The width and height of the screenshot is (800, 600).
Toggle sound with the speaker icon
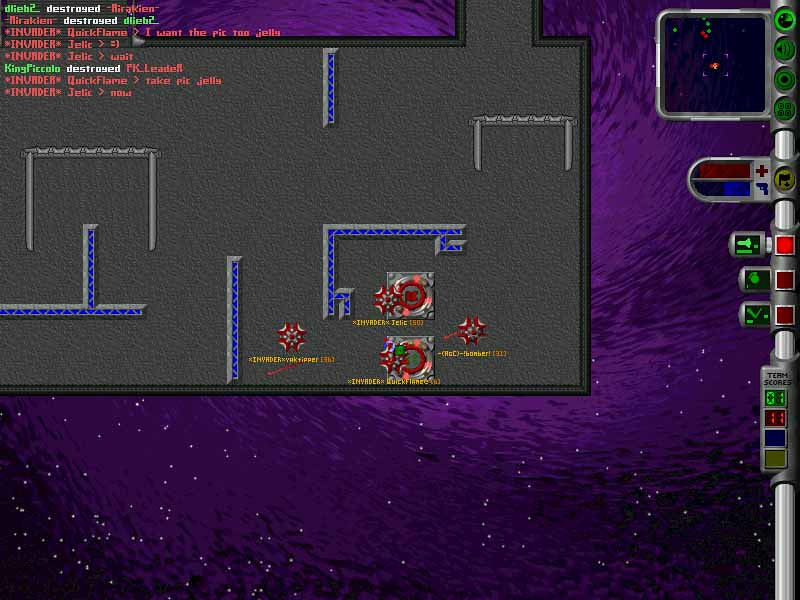(785, 48)
